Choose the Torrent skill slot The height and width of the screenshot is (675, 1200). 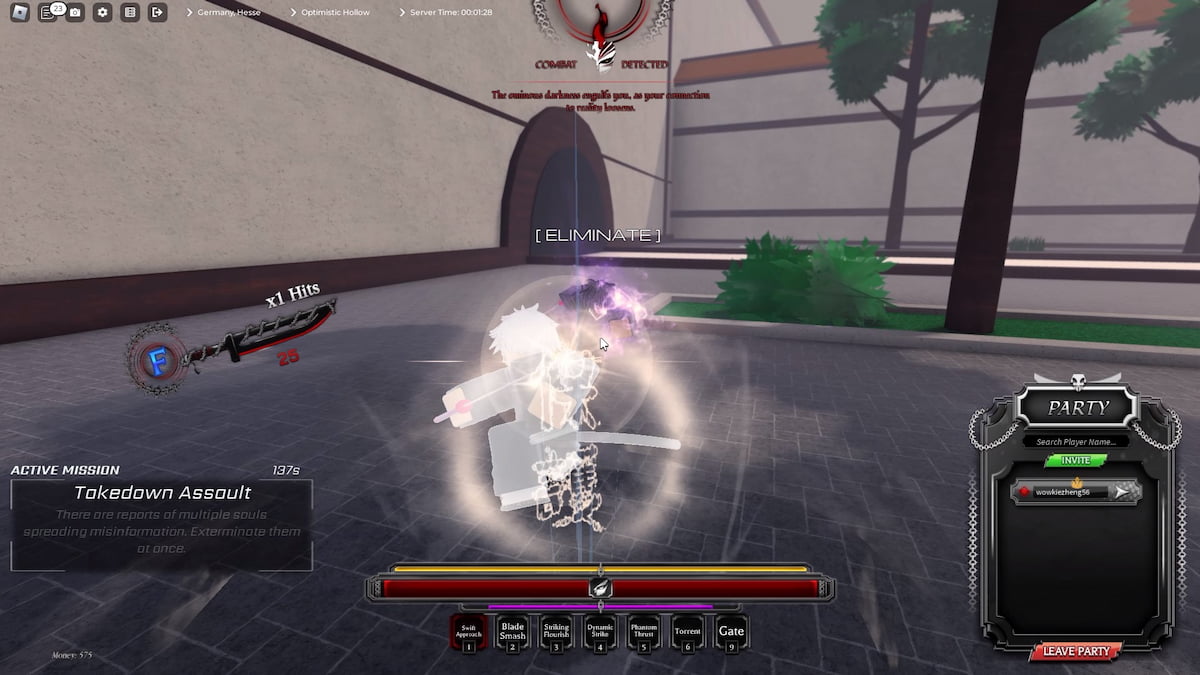click(x=687, y=632)
